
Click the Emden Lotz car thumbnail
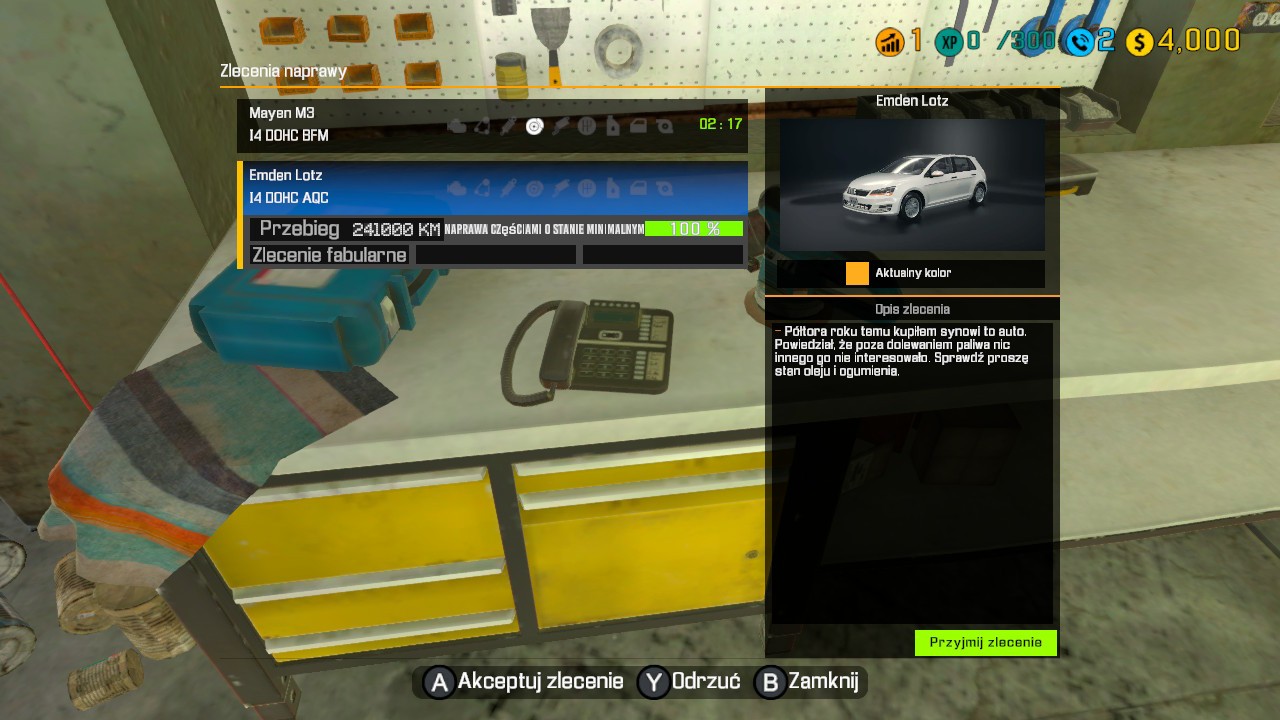[911, 185]
